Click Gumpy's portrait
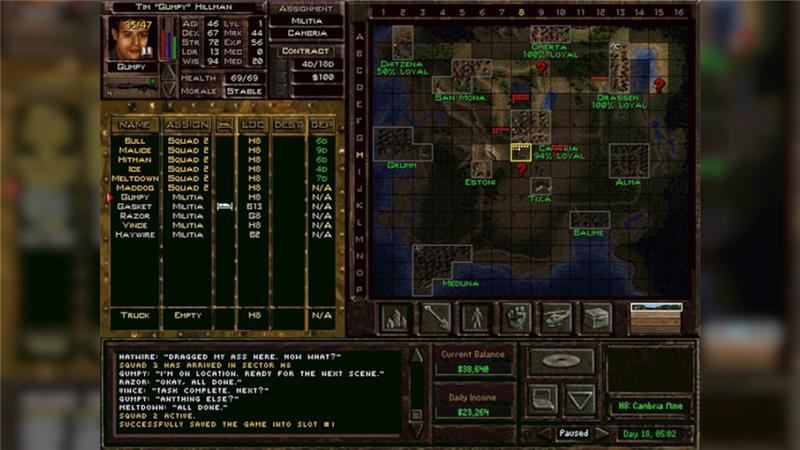This screenshot has width=800, height=450. tap(130, 38)
